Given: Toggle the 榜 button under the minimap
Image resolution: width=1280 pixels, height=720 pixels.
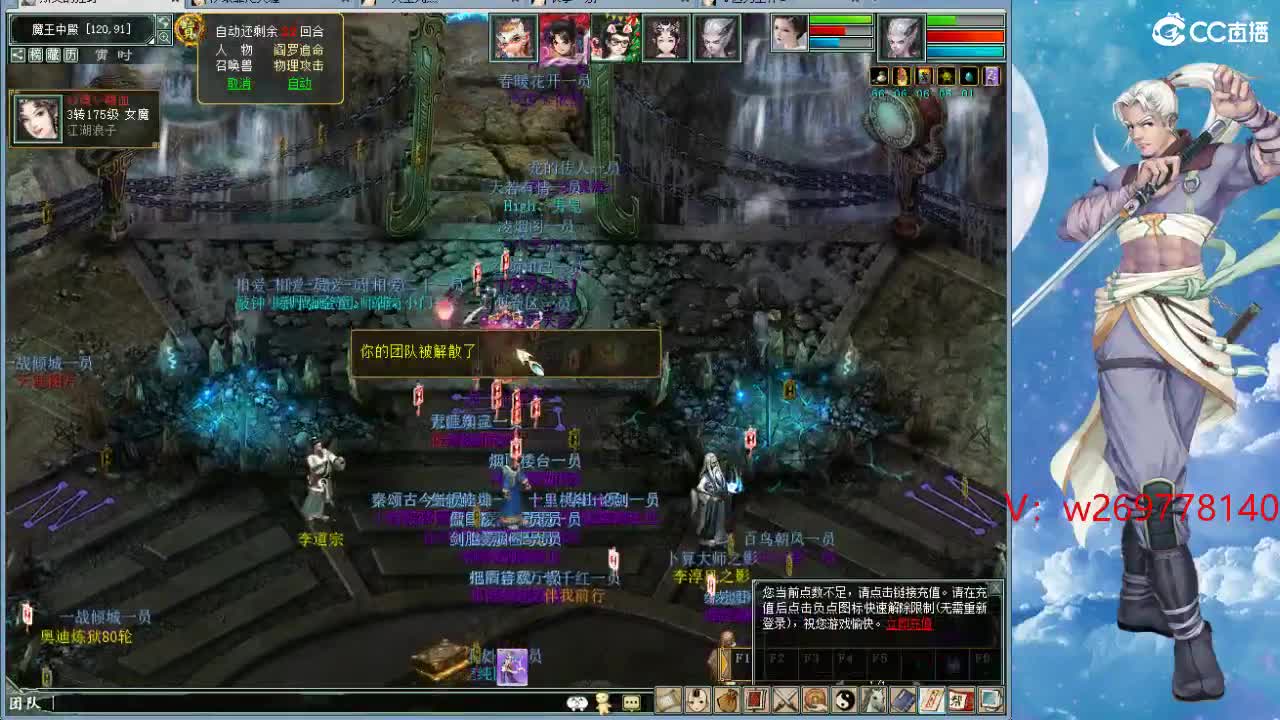Looking at the screenshot, I should [x=36, y=55].
